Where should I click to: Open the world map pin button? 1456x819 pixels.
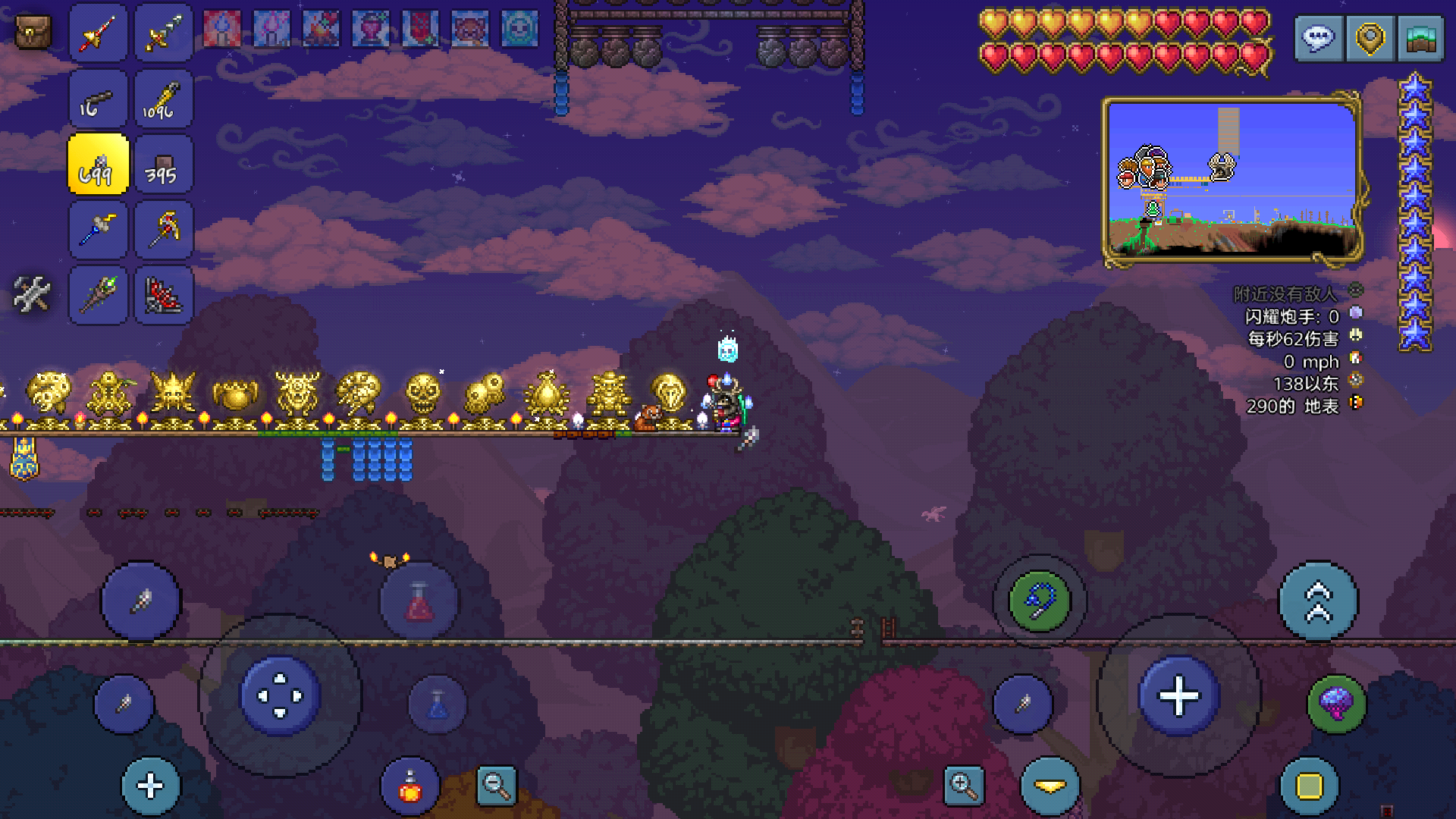click(x=1370, y=38)
